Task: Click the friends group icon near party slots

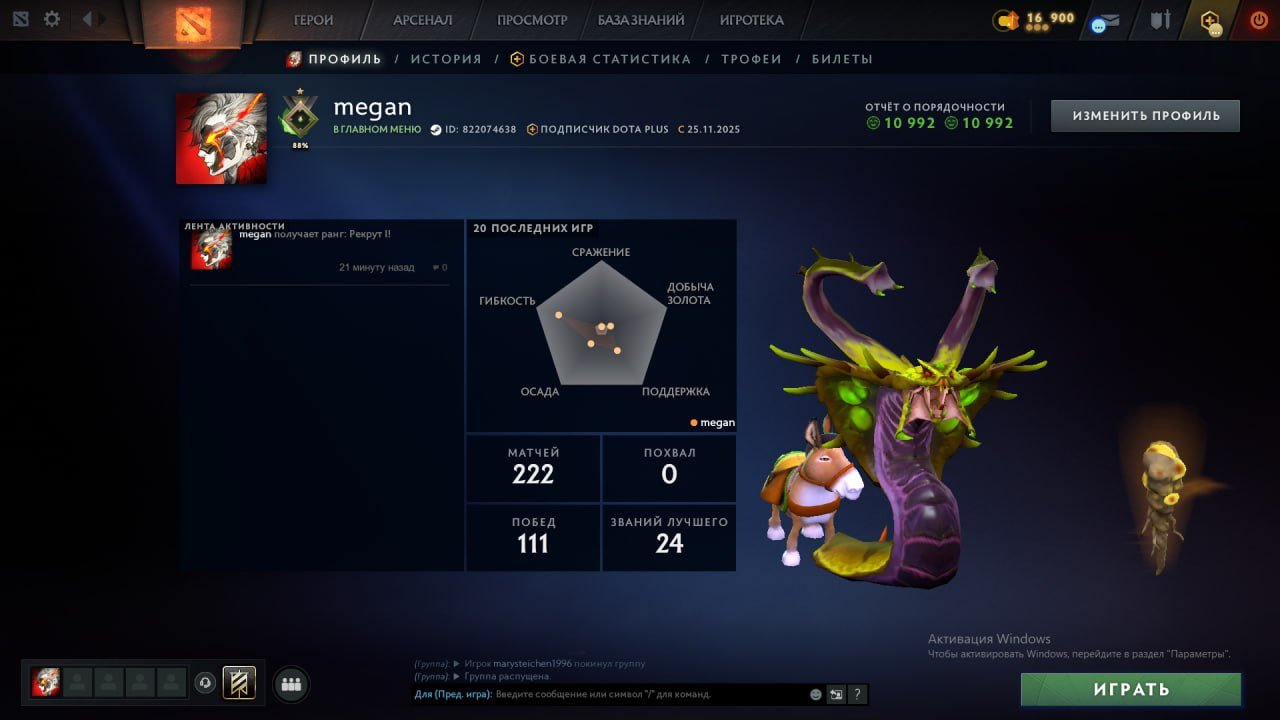Action: (x=290, y=684)
